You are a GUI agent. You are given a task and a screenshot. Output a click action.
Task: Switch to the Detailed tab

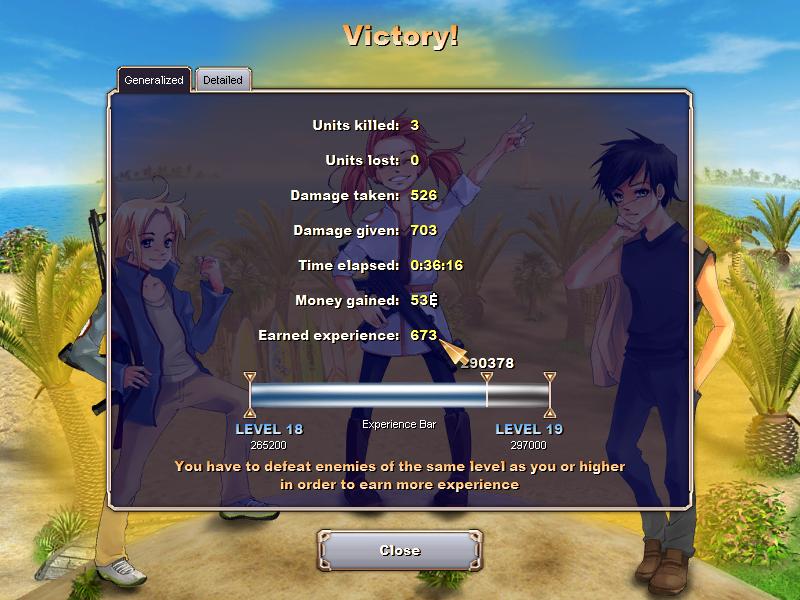coord(222,80)
